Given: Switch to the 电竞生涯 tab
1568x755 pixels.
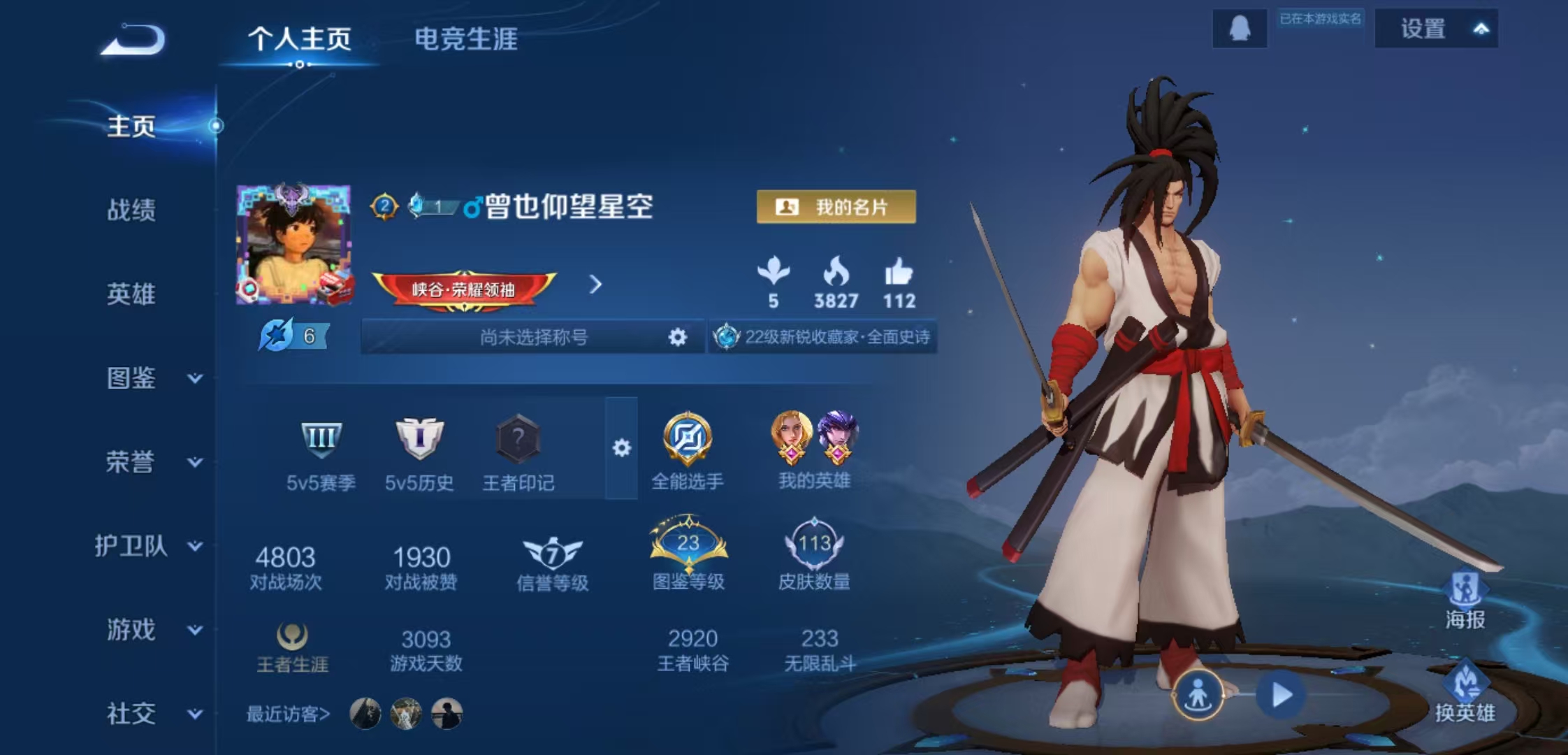Looking at the screenshot, I should point(466,39).
